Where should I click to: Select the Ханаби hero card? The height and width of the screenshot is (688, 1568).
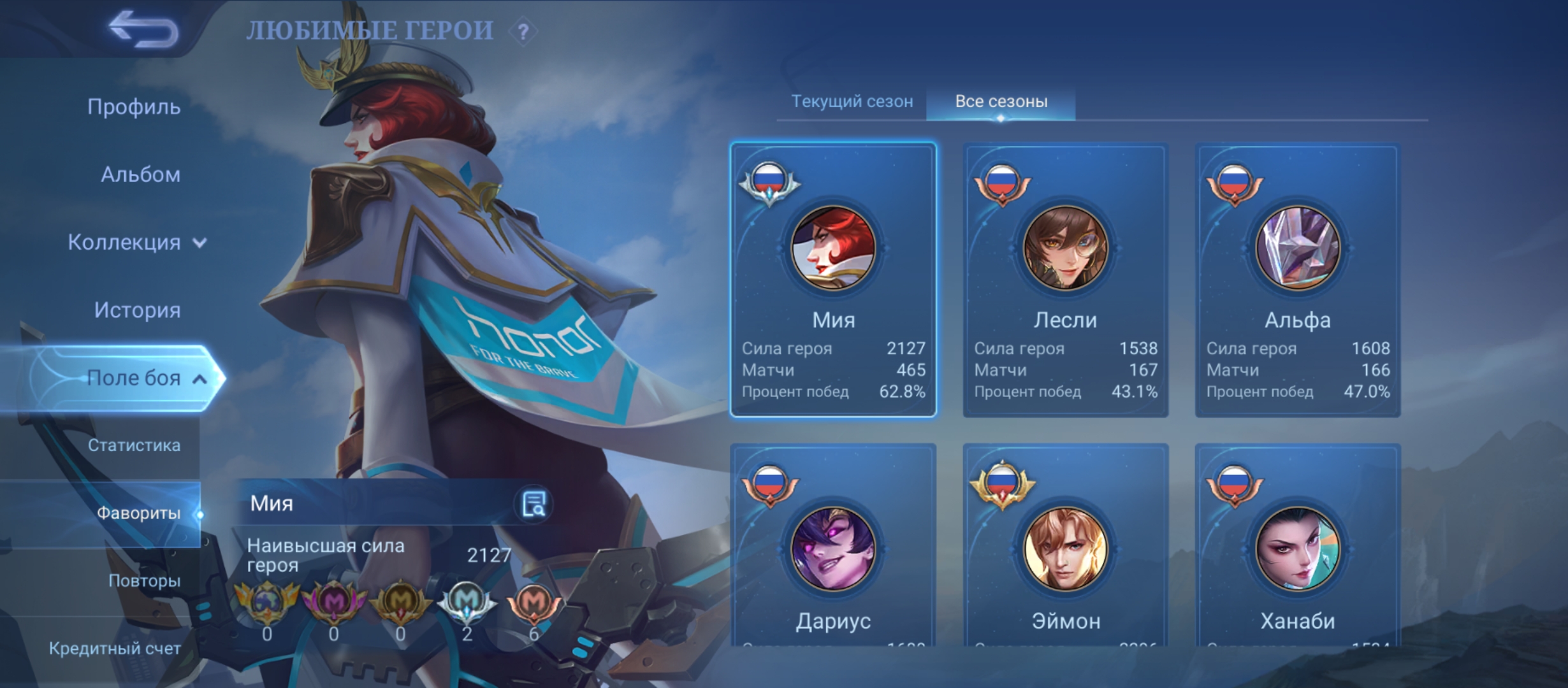[x=1297, y=548]
